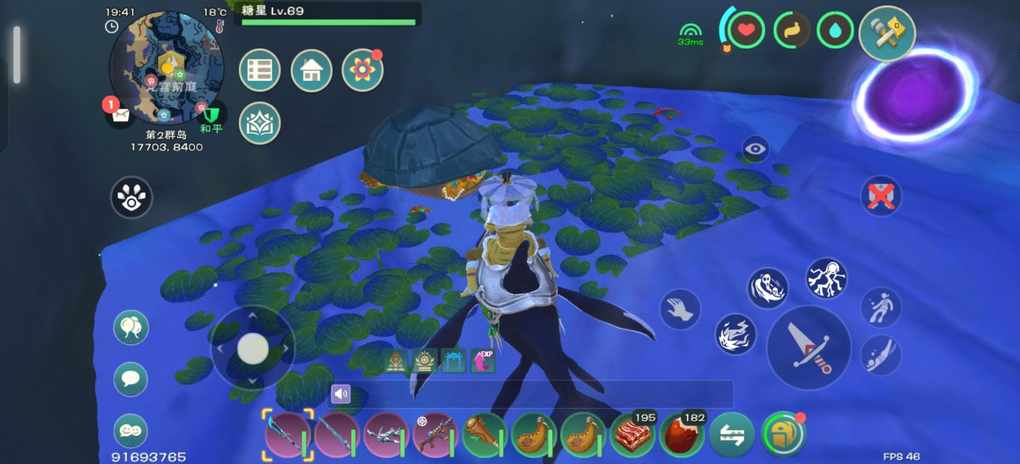Viewport: 1020px width, 464px height.
Task: Select the roasted meat slot showing 182
Action: tap(683, 435)
